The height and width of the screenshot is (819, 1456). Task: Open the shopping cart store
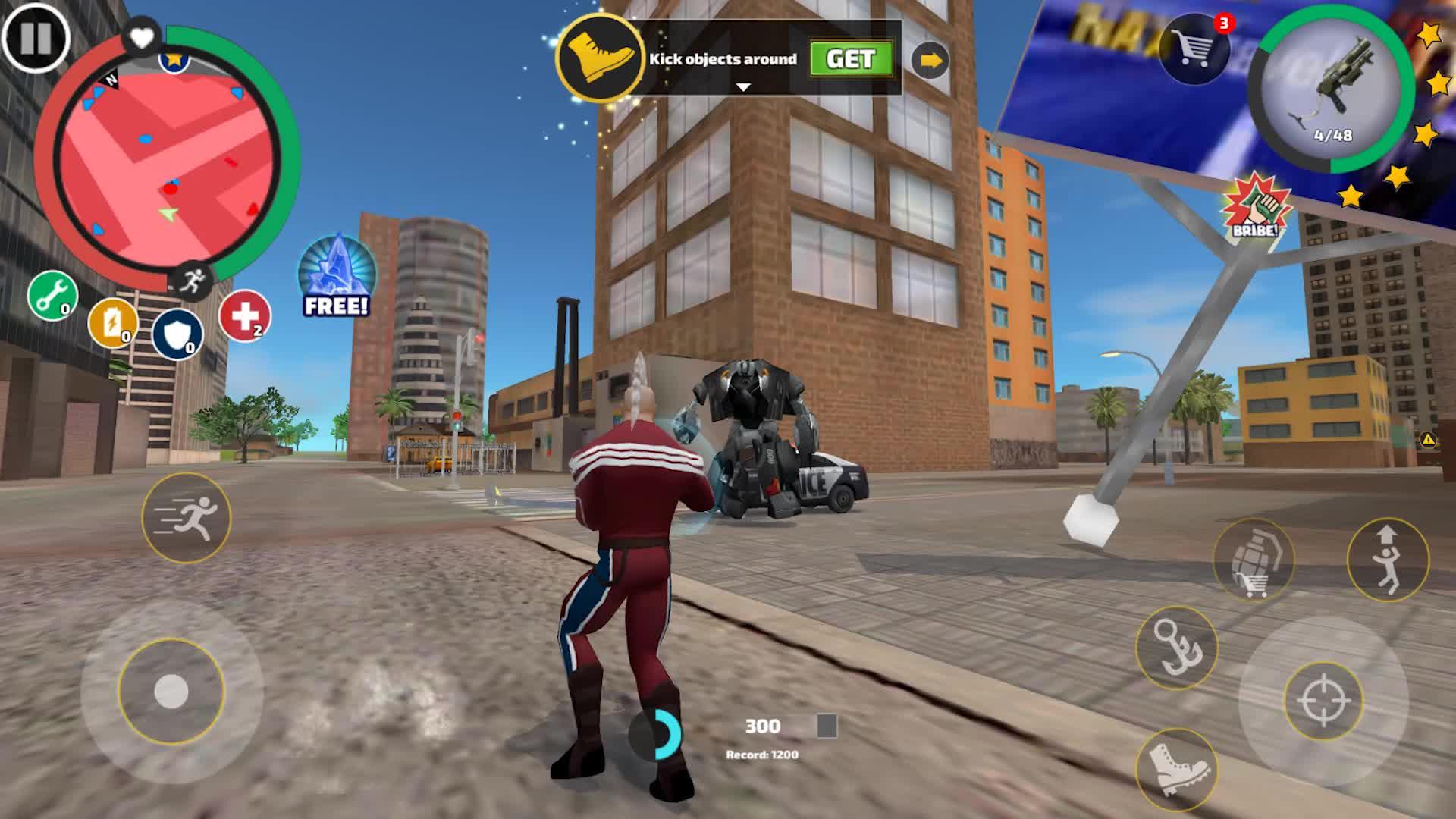(x=1194, y=49)
